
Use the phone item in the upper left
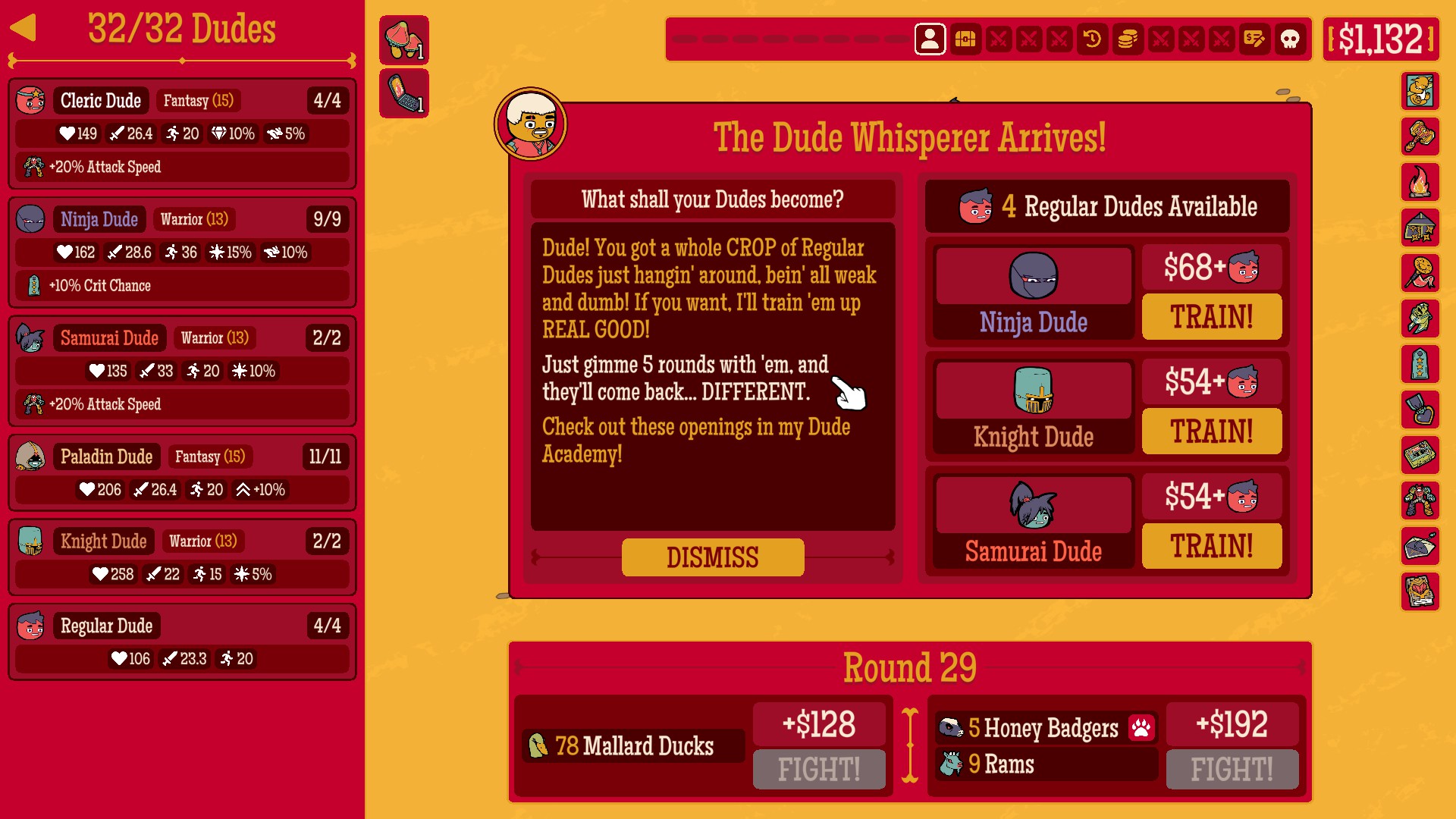404,93
